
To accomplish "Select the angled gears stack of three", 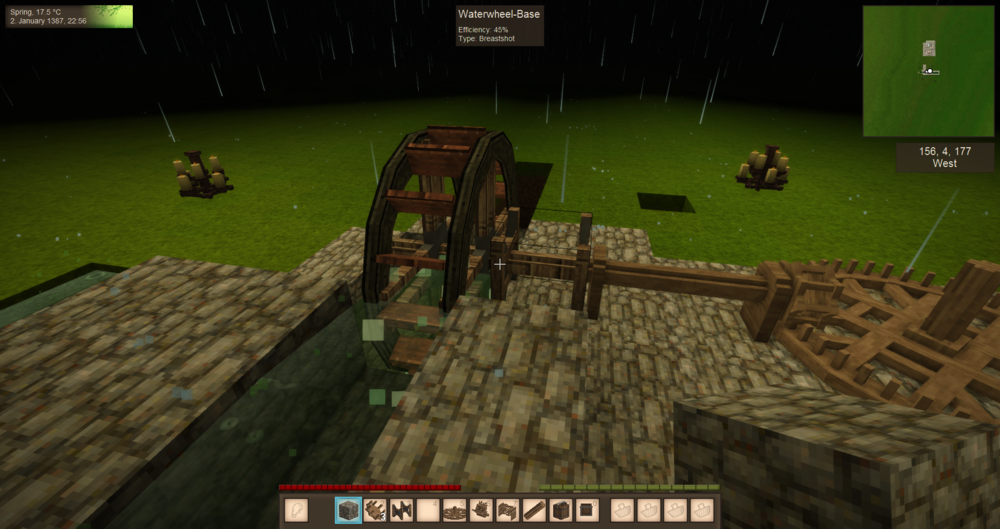I will [375, 510].
